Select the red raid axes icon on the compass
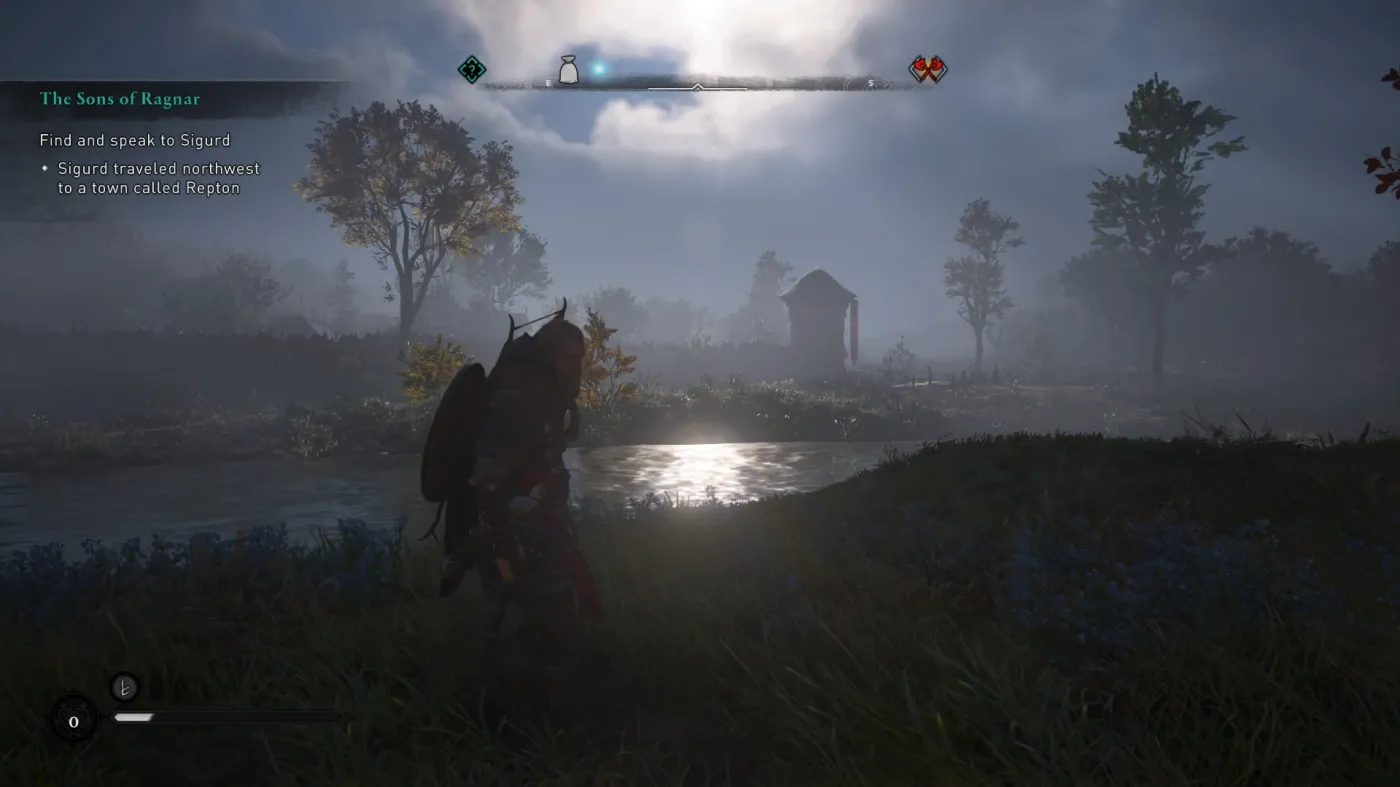The height and width of the screenshot is (787, 1400). point(928,68)
